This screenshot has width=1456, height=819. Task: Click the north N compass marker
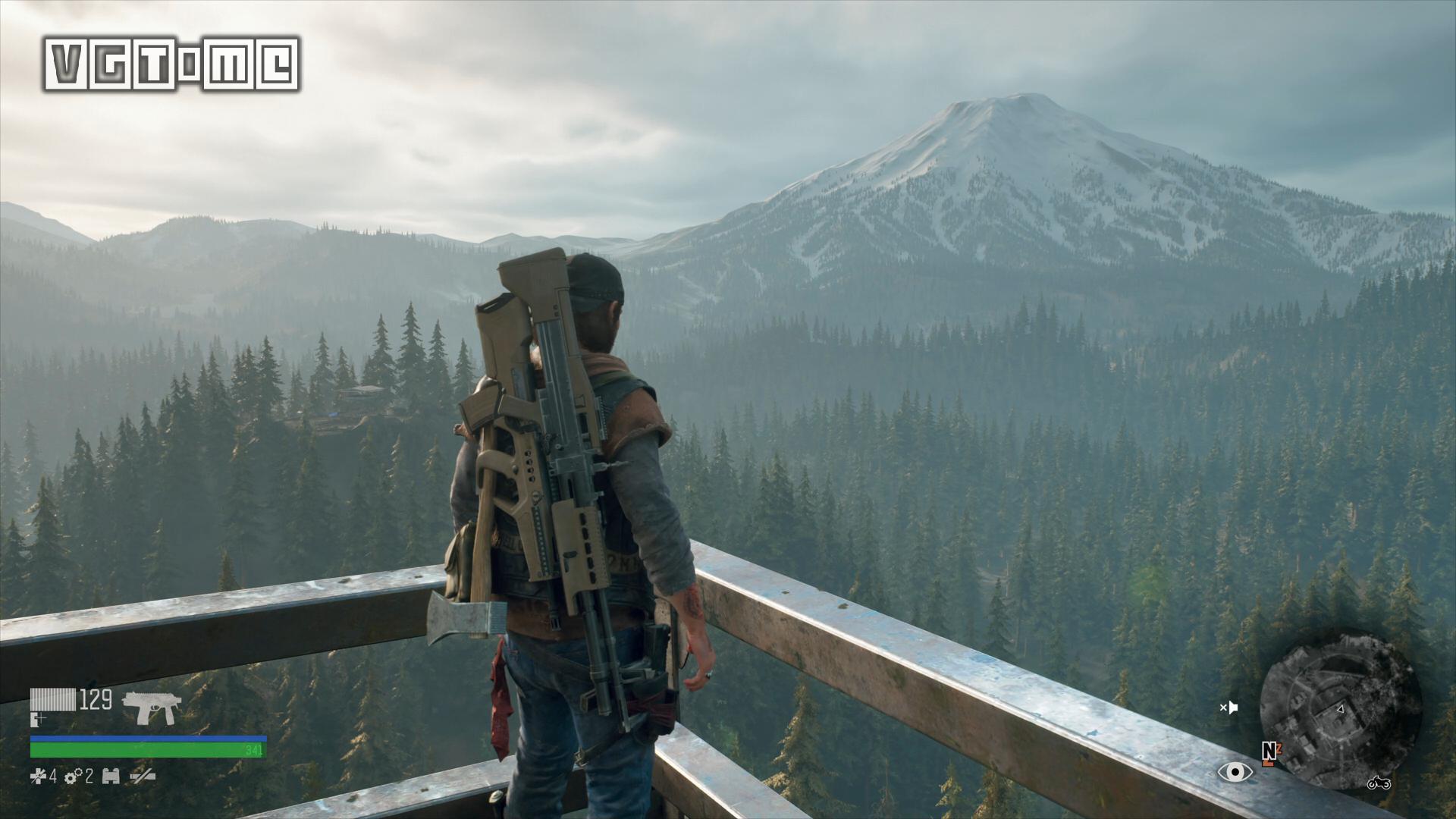coord(1269,751)
